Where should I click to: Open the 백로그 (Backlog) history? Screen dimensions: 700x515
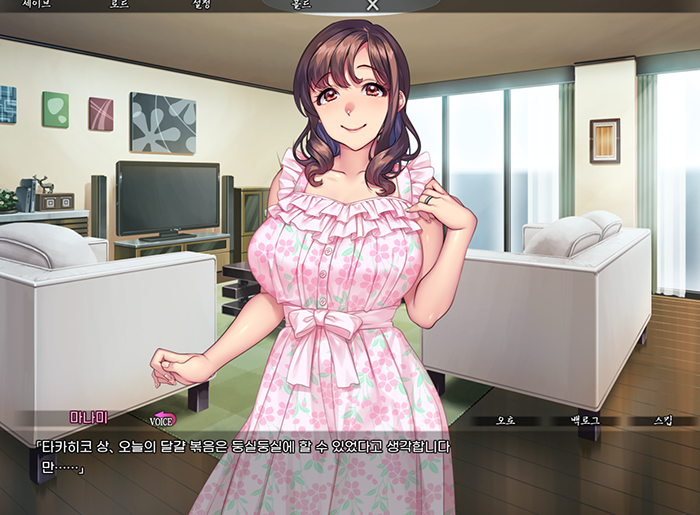point(584,420)
